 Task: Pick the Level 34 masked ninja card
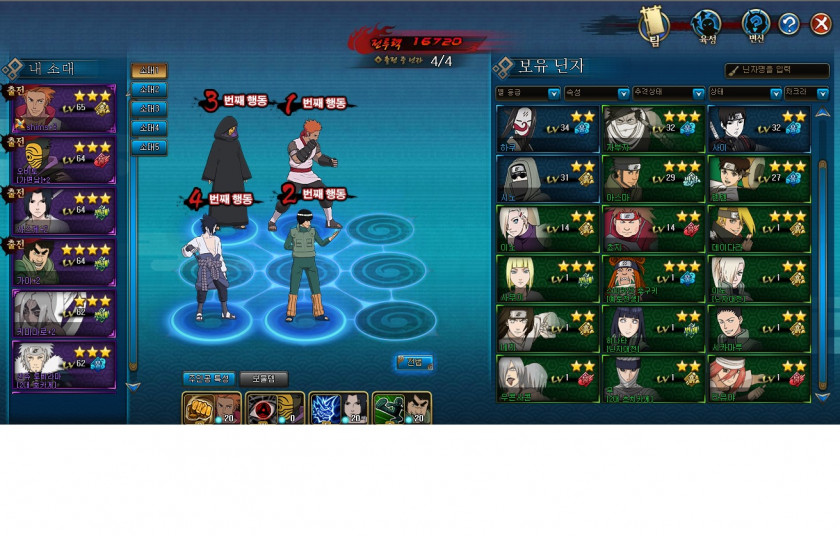coord(547,129)
